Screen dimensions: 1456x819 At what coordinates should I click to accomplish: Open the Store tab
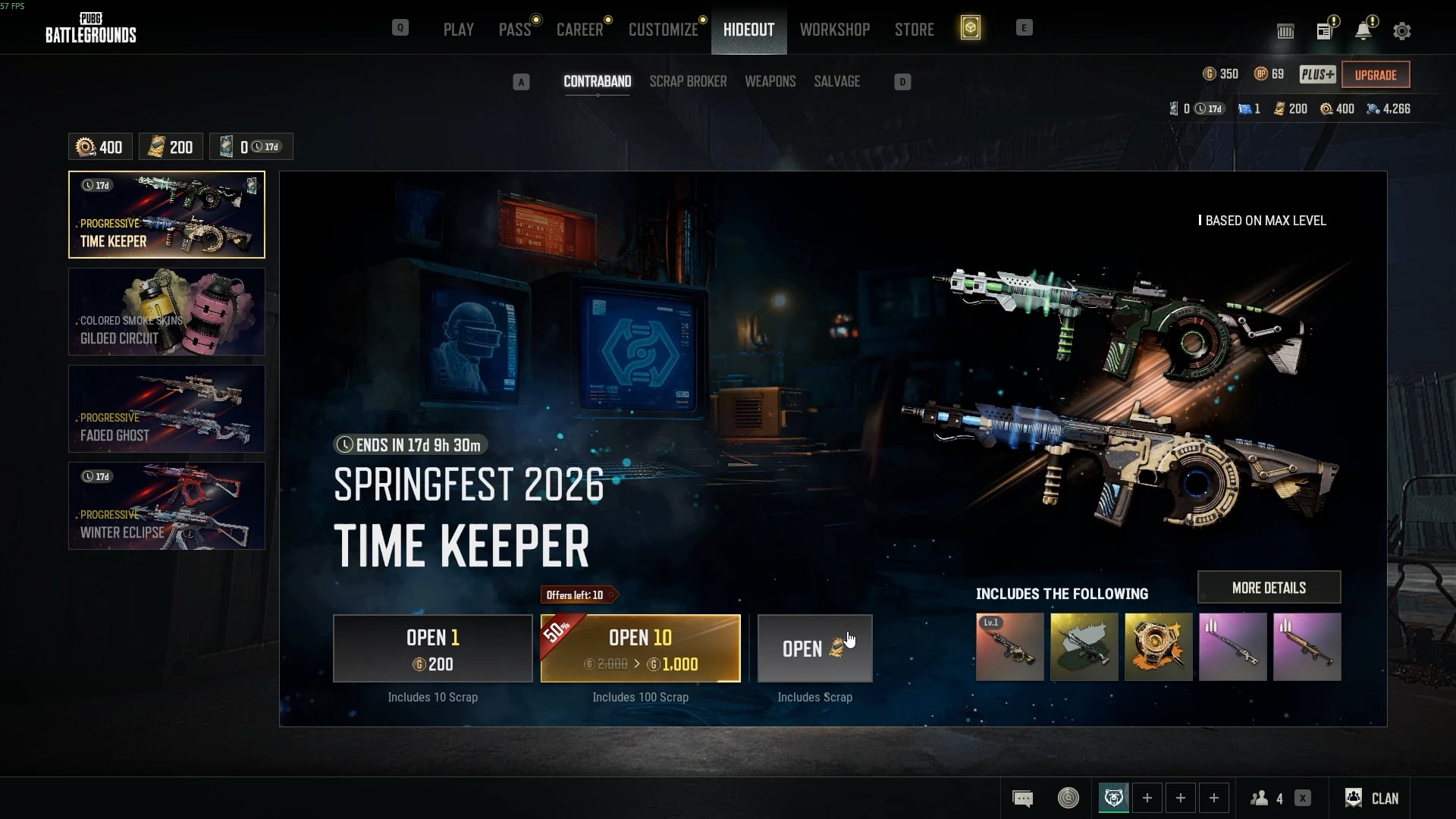point(914,30)
